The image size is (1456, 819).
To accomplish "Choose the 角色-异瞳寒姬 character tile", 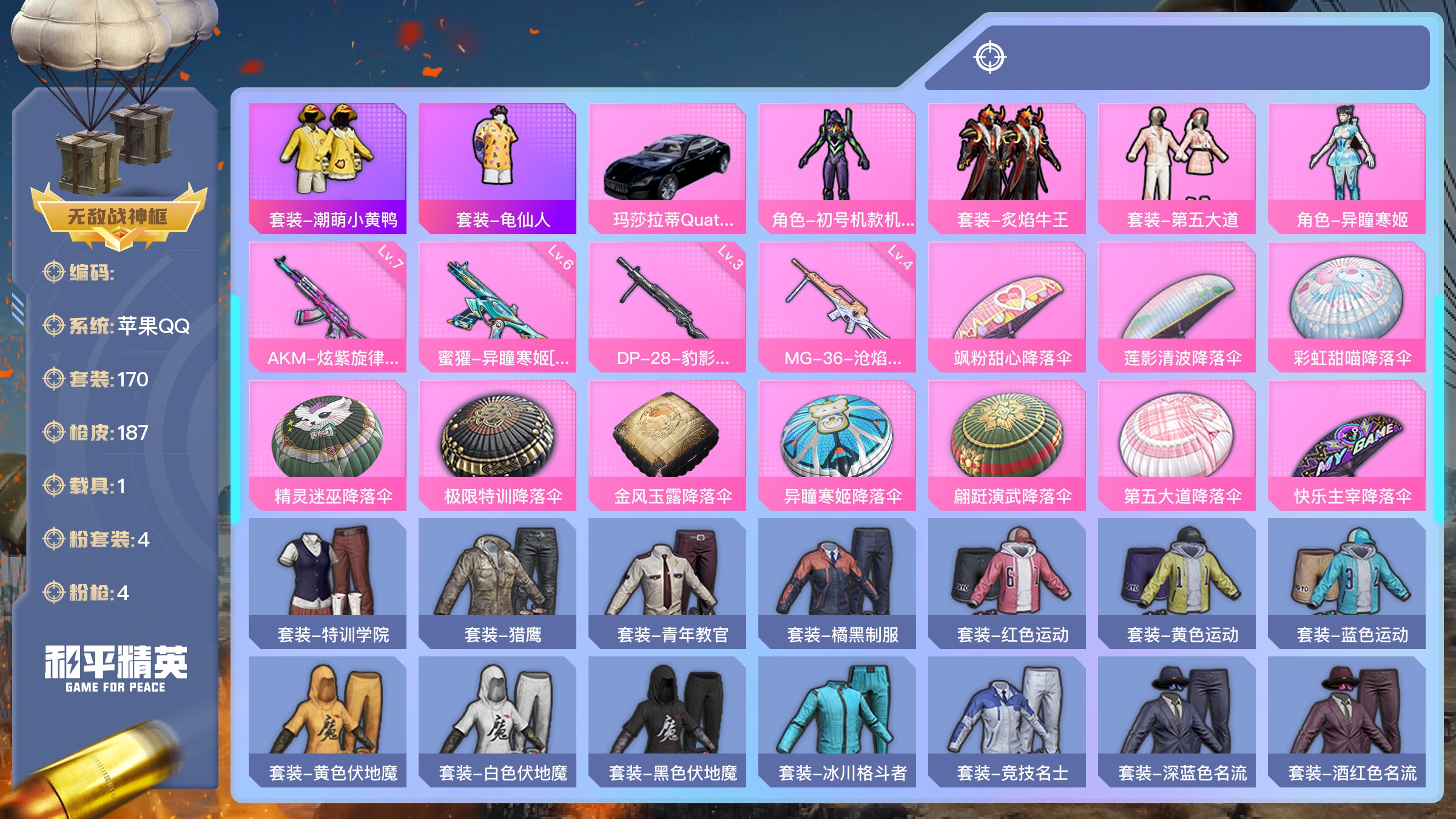I will (x=1347, y=168).
